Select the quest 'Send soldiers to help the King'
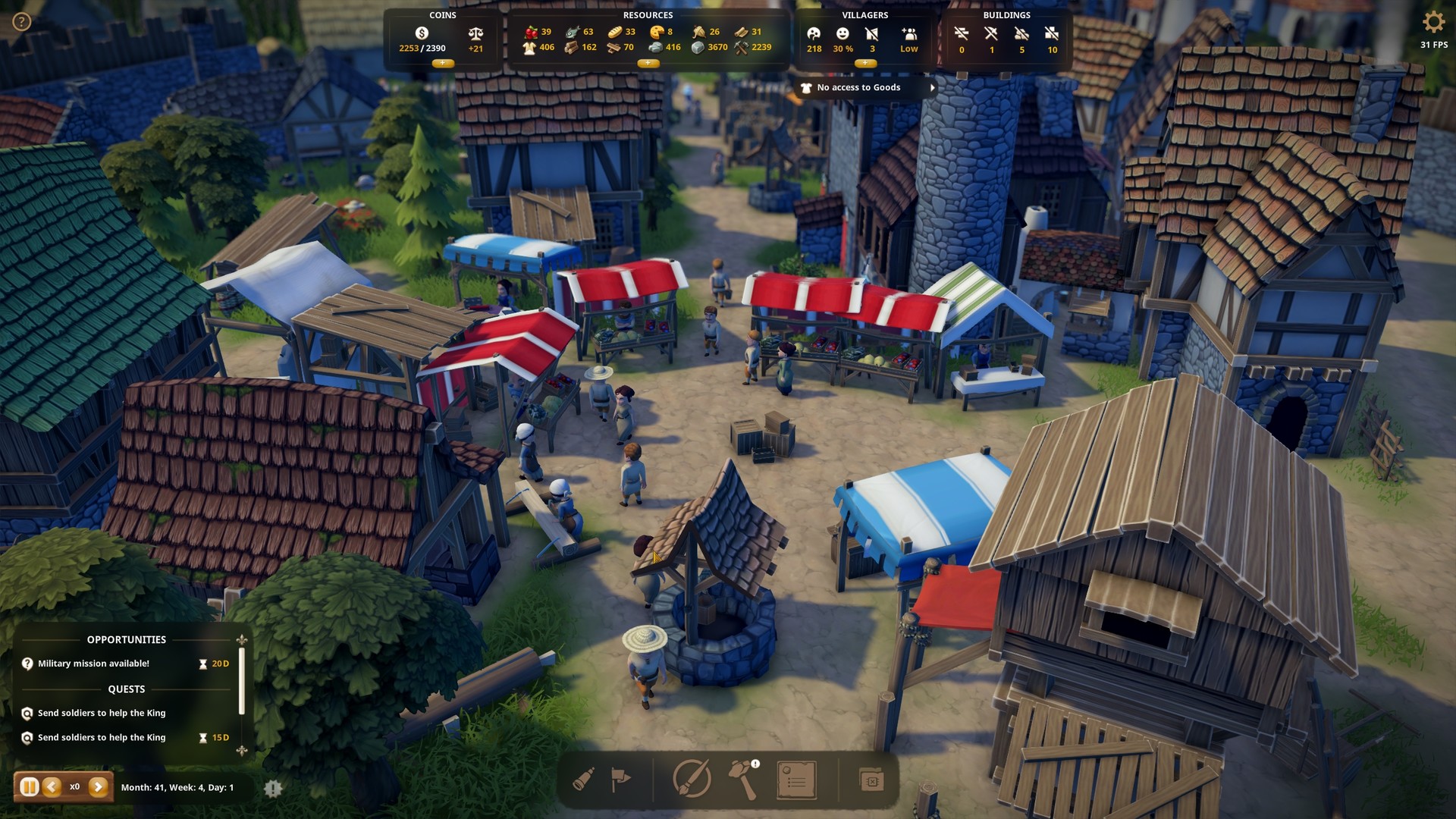The image size is (1456, 819). [x=102, y=713]
